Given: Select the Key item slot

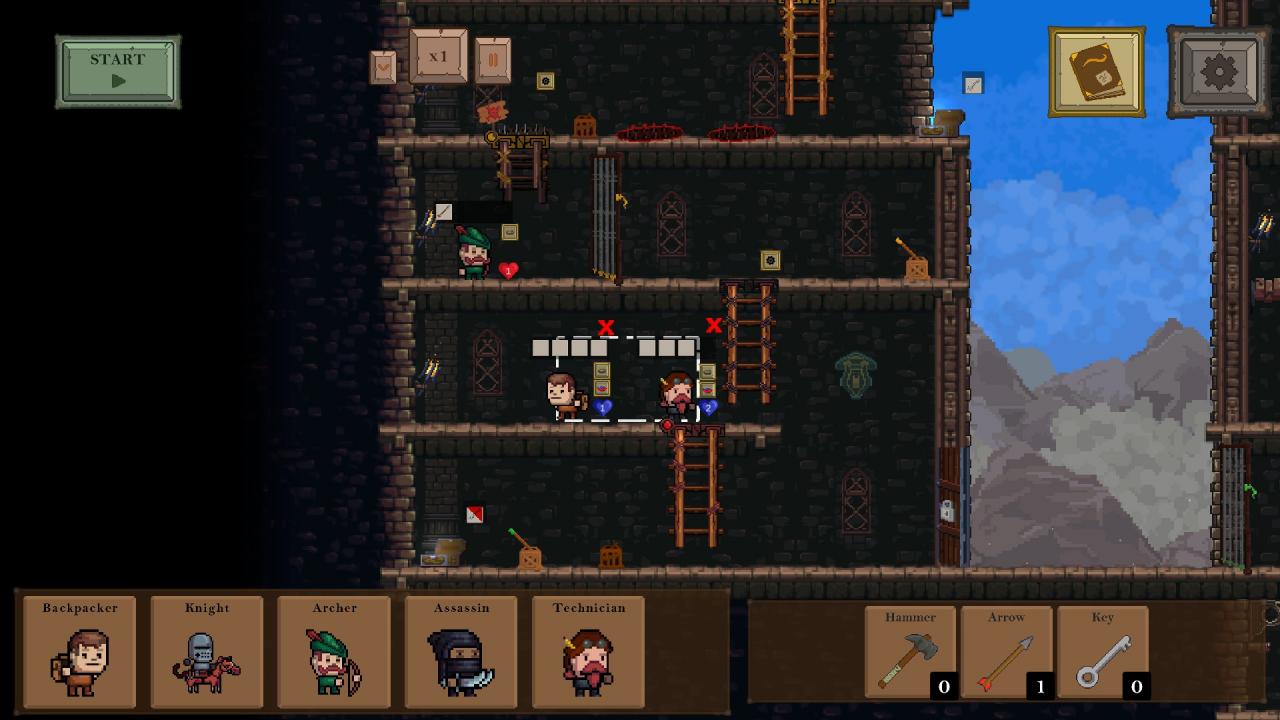Looking at the screenshot, I should click(1102, 652).
